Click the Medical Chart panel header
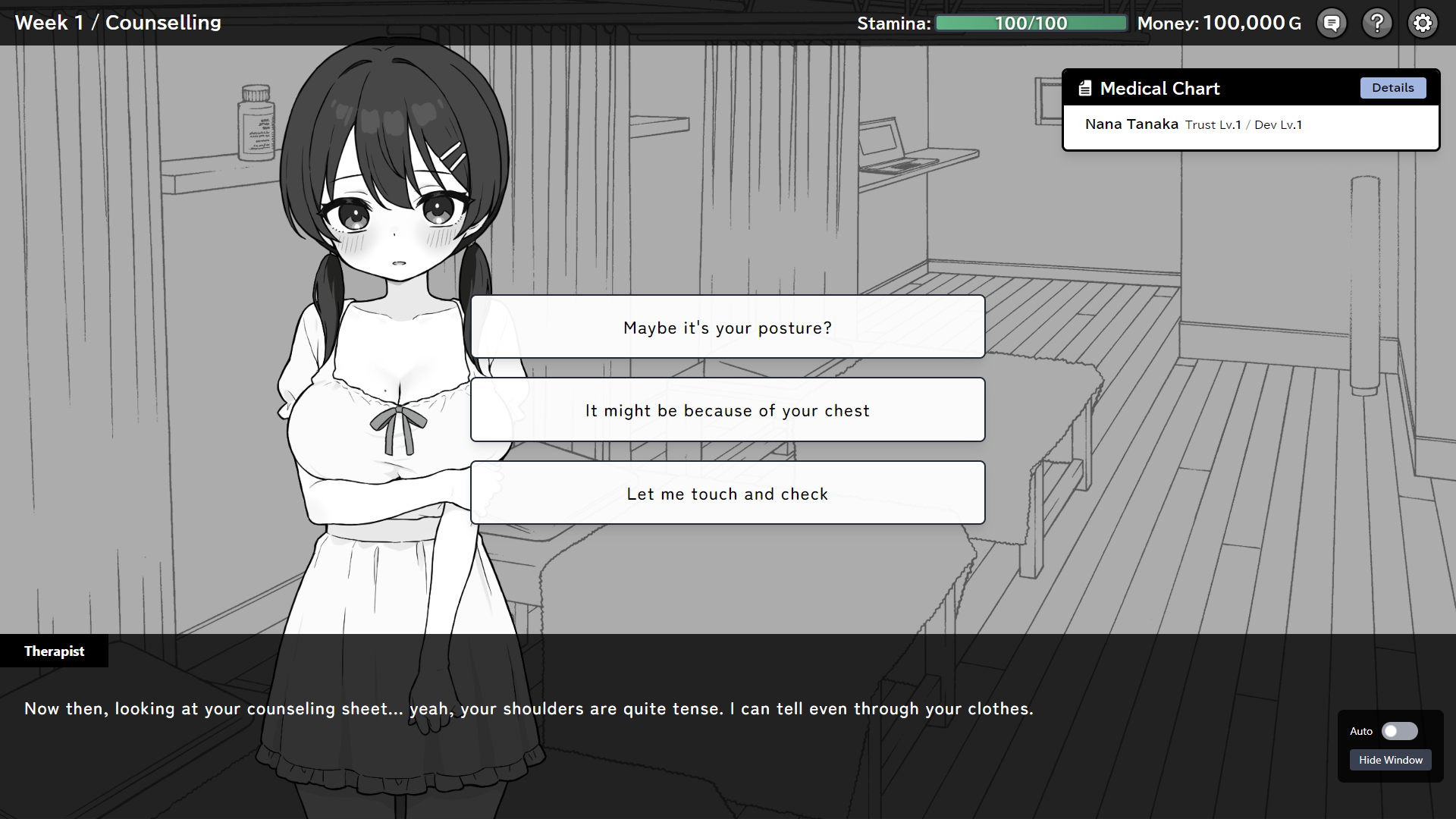The height and width of the screenshot is (819, 1456). click(1160, 88)
